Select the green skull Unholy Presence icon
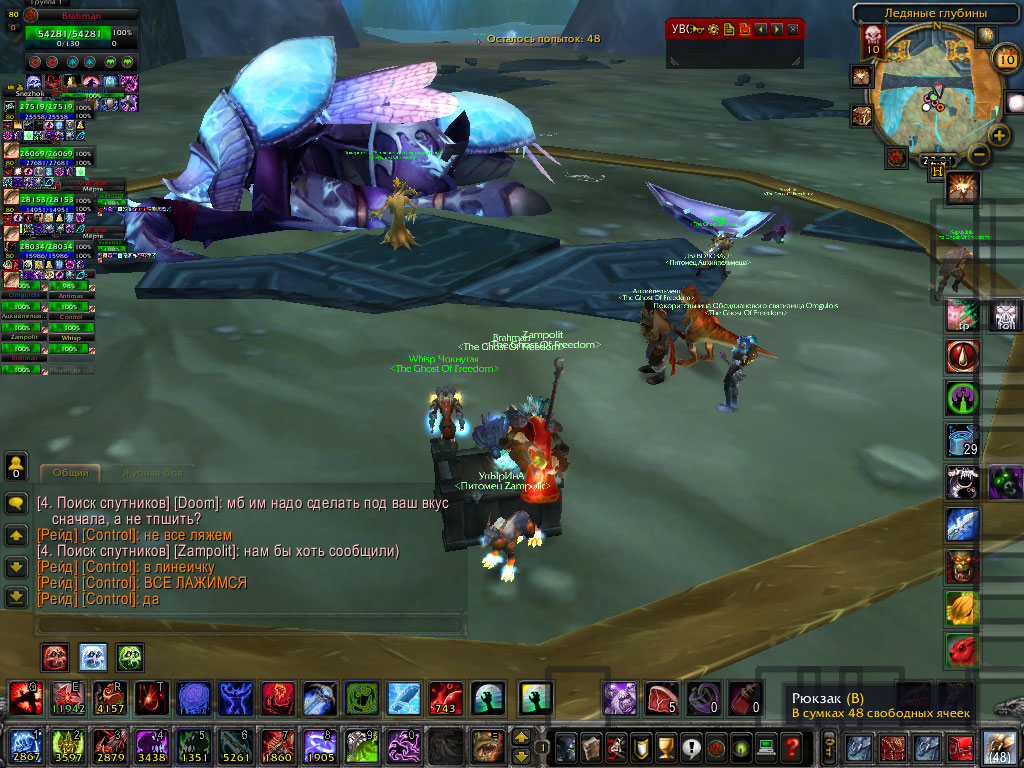The height and width of the screenshot is (768, 1024). 130,657
